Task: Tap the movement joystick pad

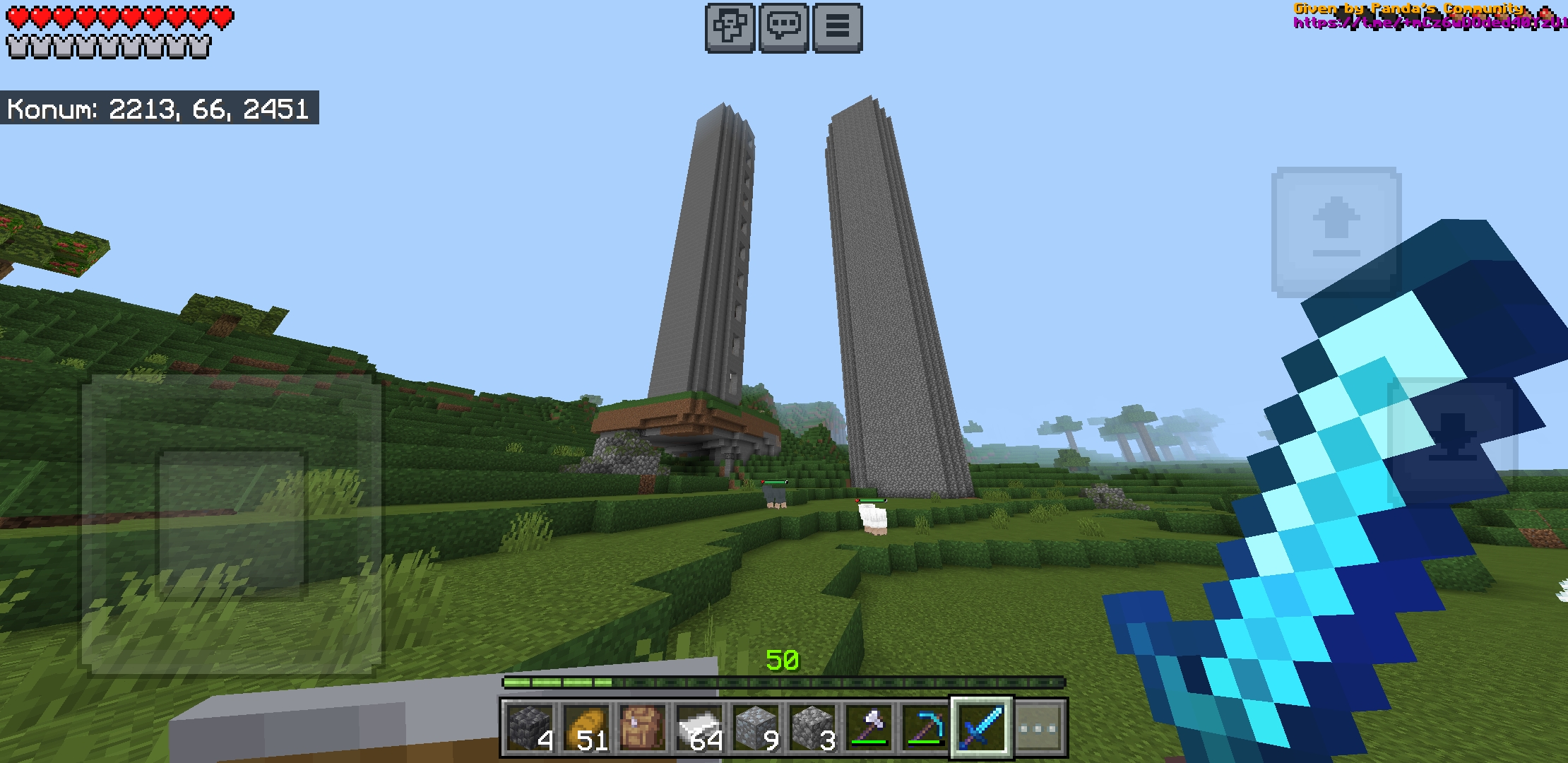Action: coord(232,523)
